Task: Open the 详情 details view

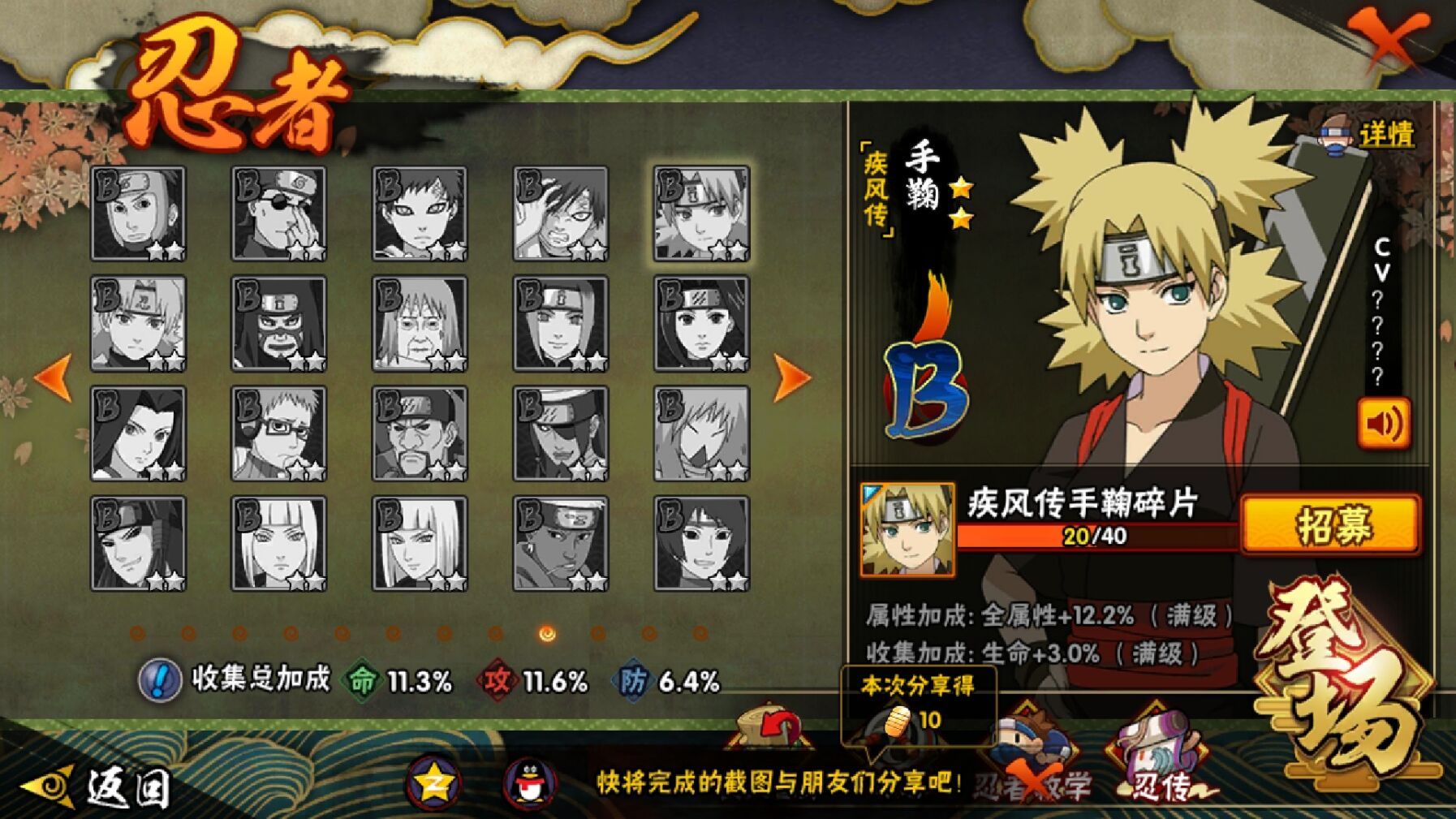Action: coord(1371,135)
